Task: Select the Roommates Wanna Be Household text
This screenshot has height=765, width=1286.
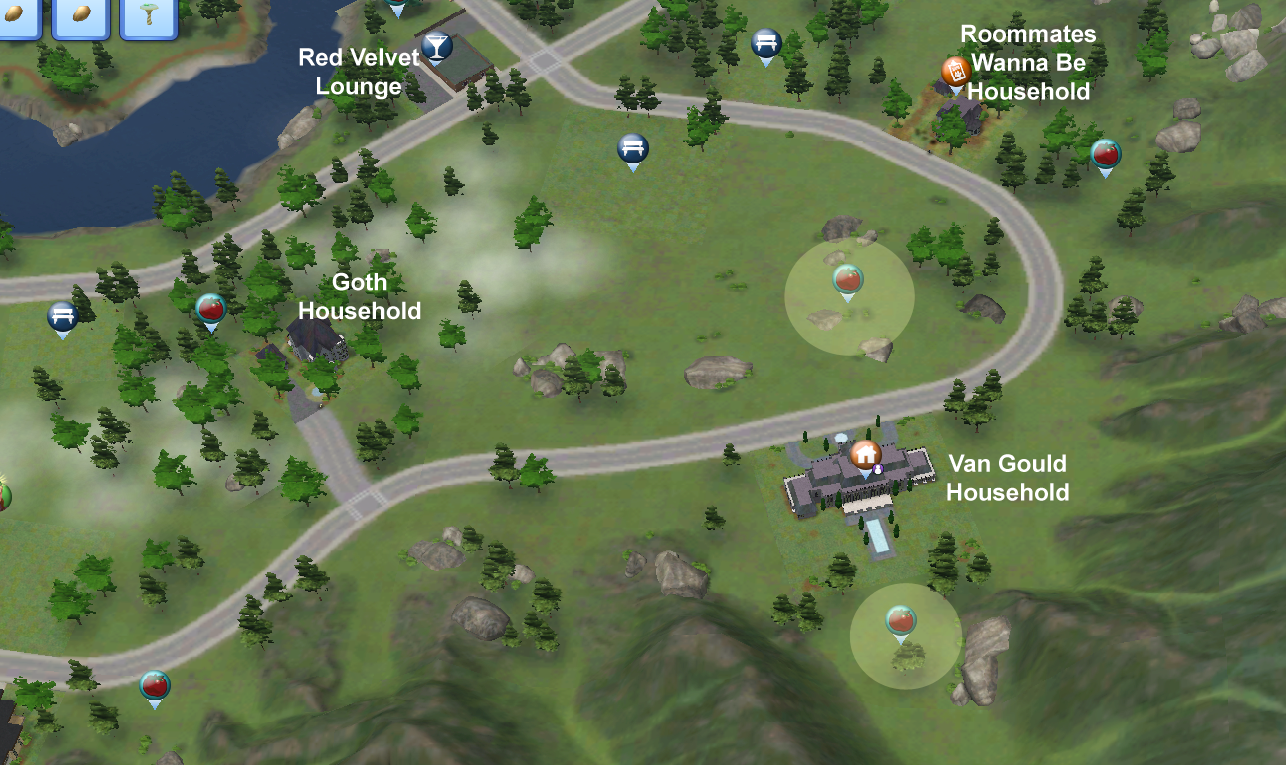Action: (1028, 62)
